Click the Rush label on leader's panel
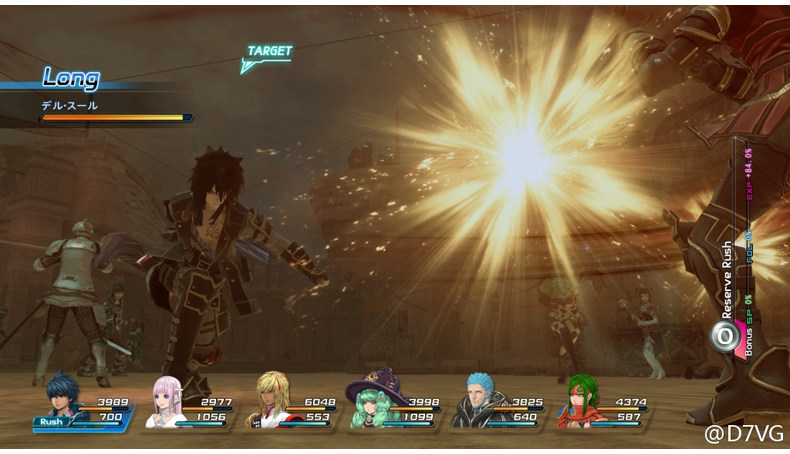The width and height of the screenshot is (790, 454). click(x=51, y=422)
